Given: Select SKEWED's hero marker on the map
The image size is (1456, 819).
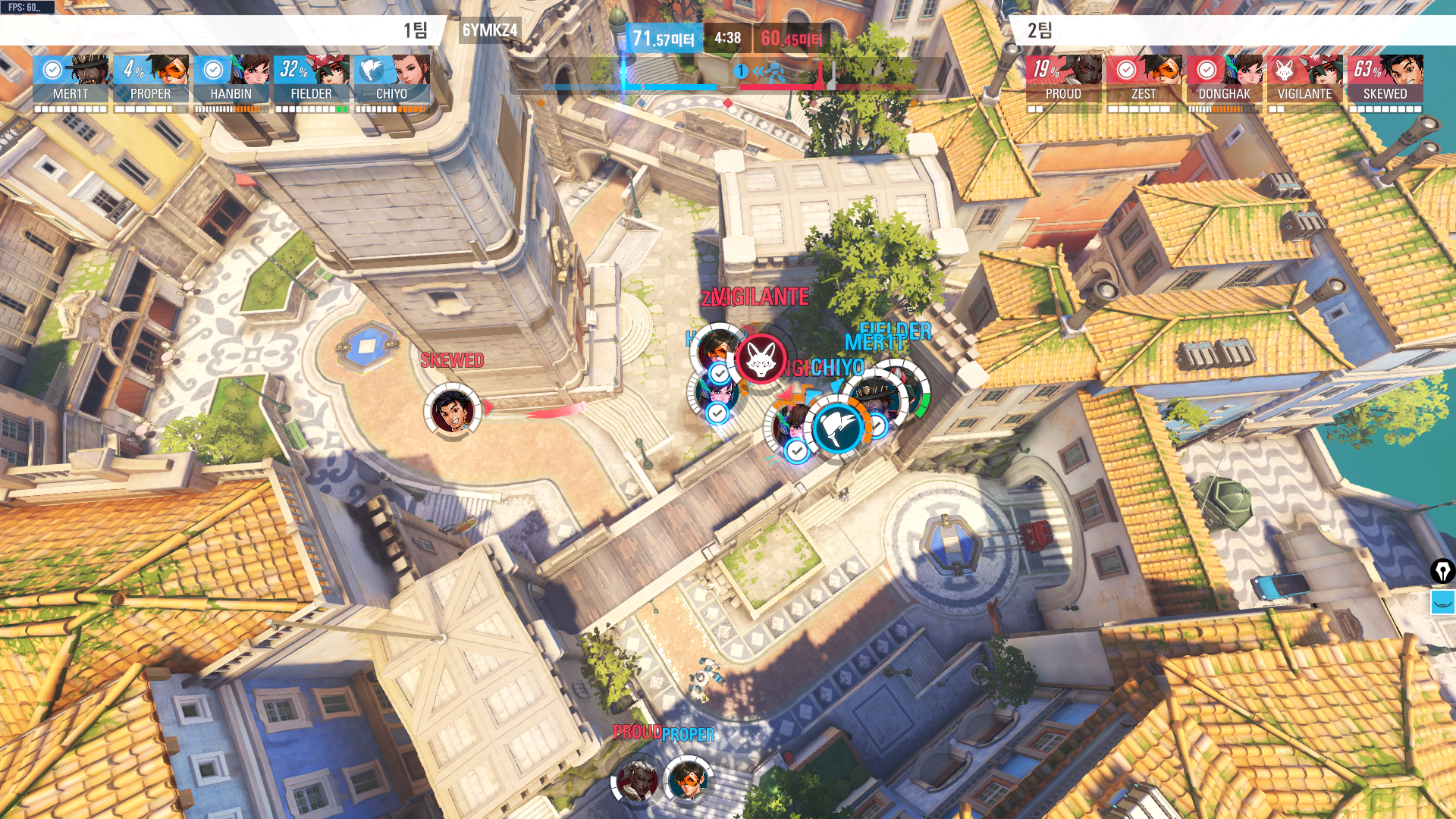Looking at the screenshot, I should pyautogui.click(x=452, y=410).
